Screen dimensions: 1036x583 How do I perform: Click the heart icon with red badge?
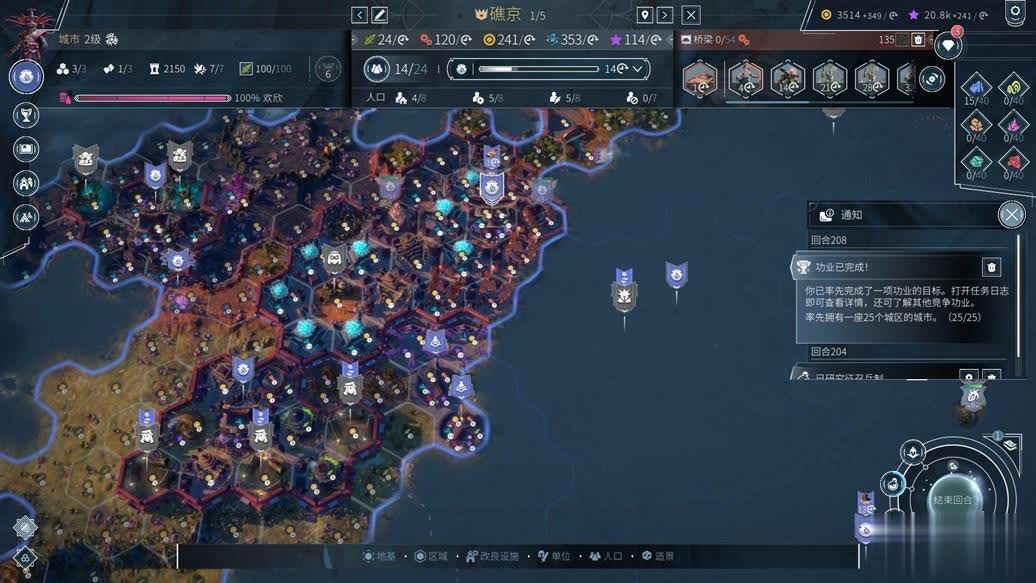[x=947, y=45]
